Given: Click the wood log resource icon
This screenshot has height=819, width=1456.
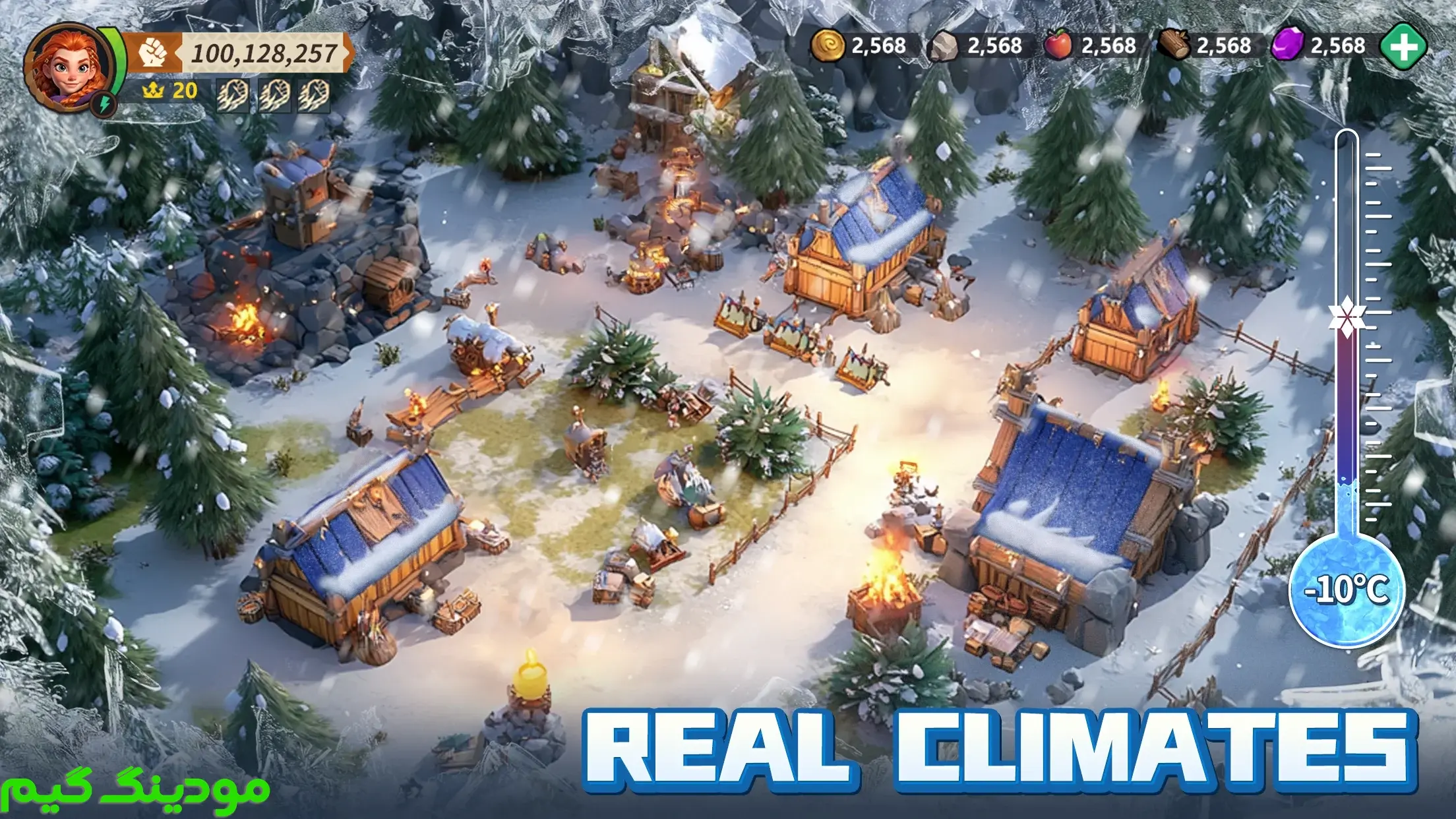Looking at the screenshot, I should tap(1174, 45).
